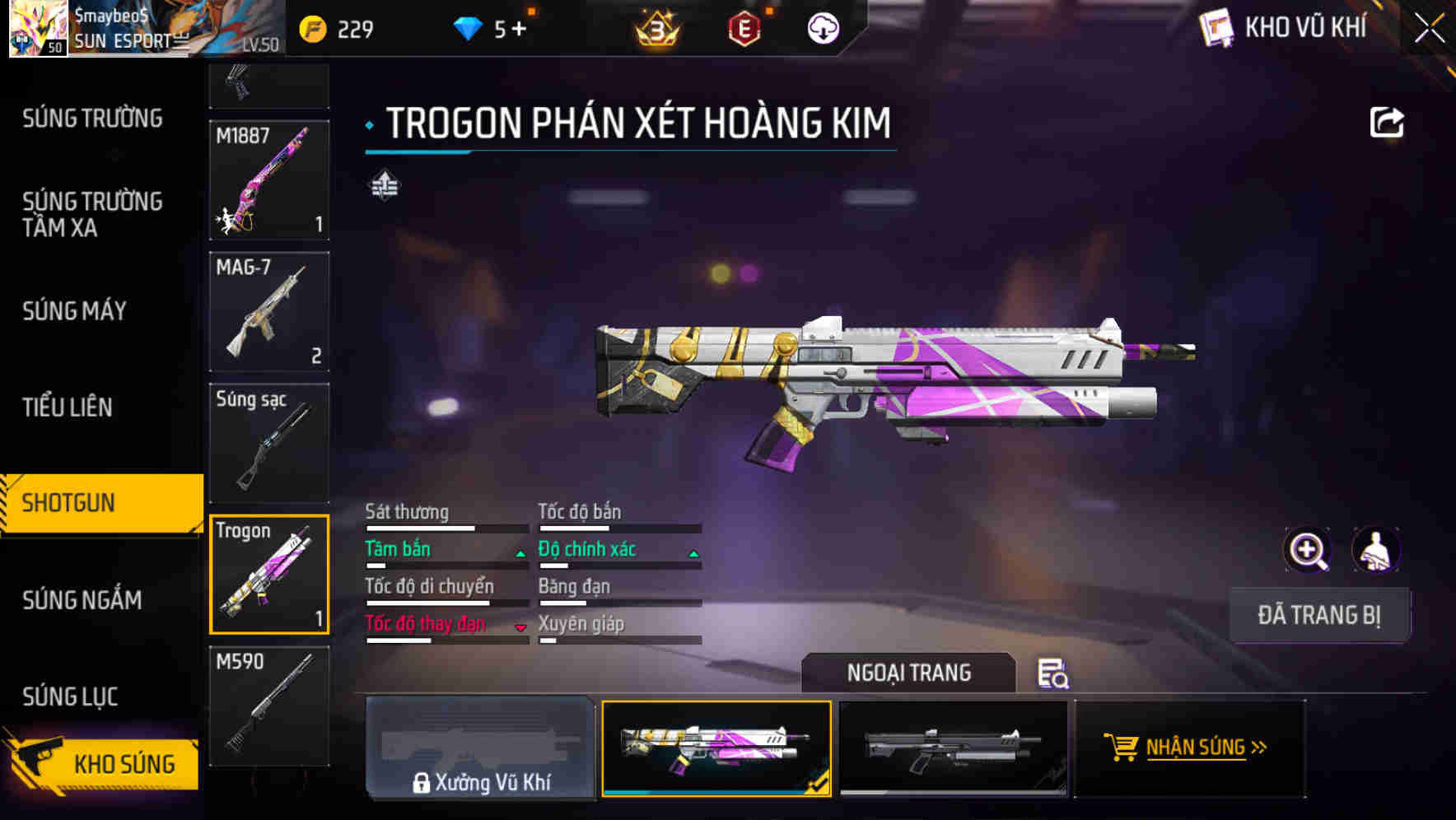Select the Súng Máy weapon category
1456x820 pixels.
[x=74, y=310]
